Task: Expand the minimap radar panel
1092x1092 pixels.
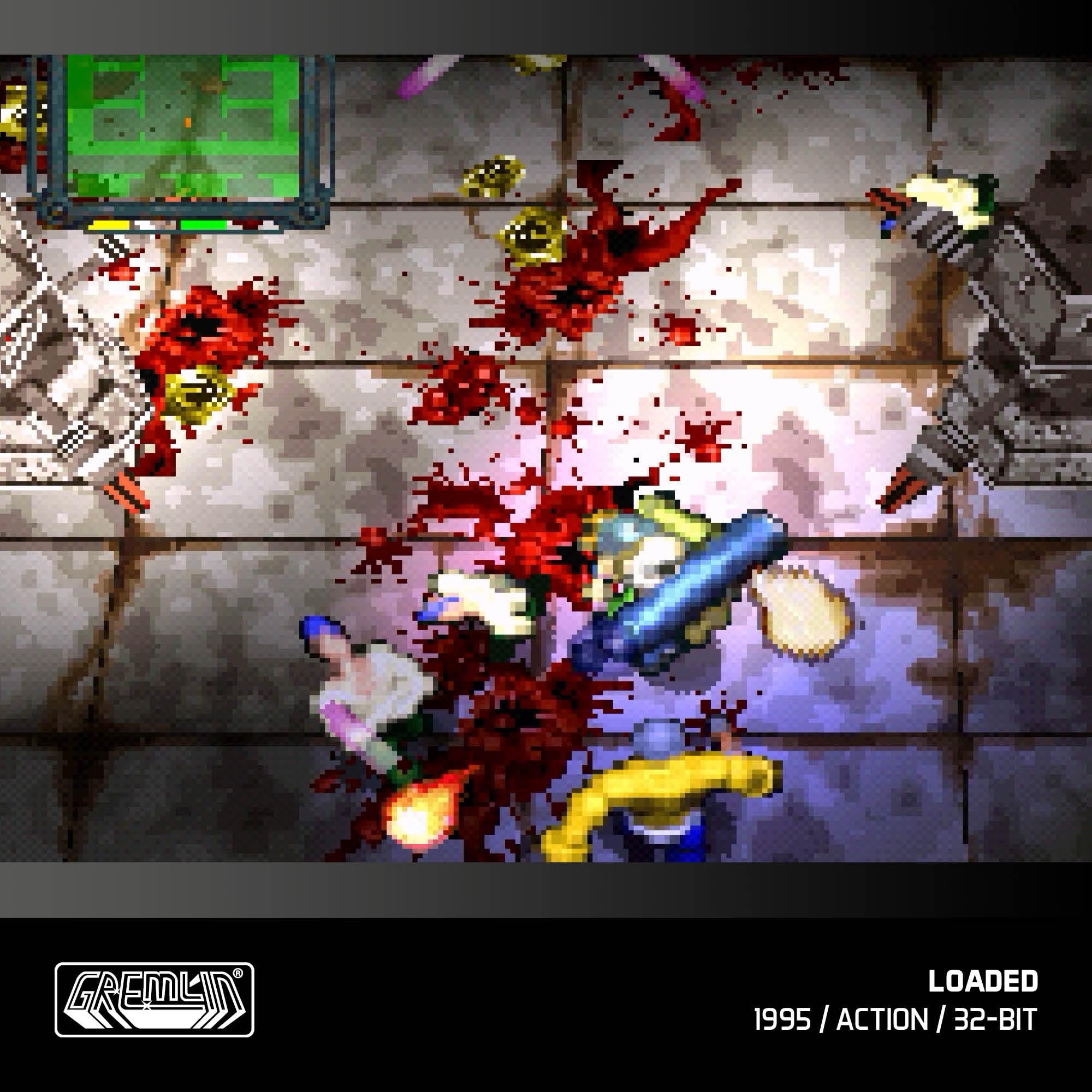Action: point(181,141)
